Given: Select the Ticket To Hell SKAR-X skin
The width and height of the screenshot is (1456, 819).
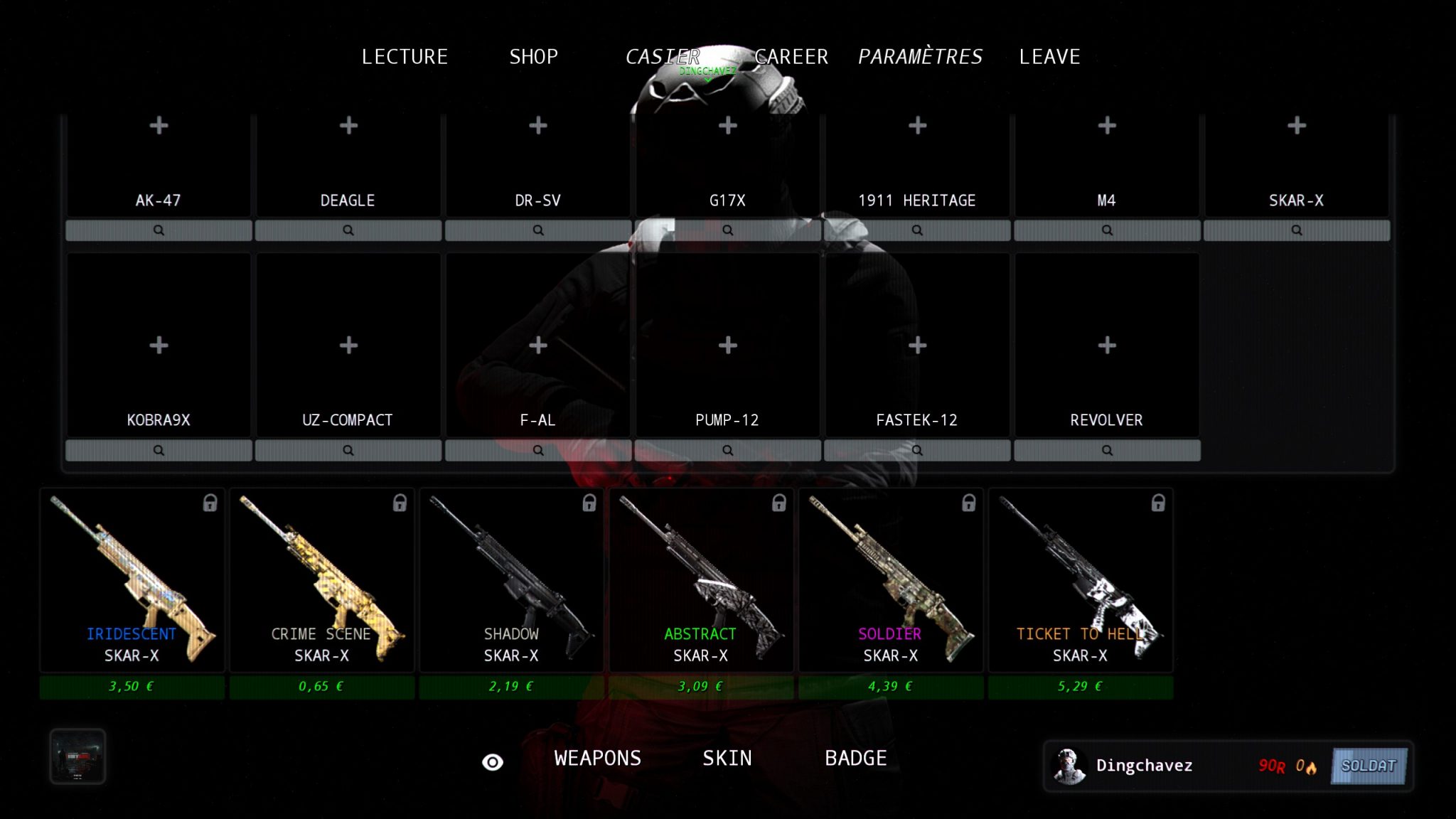Looking at the screenshot, I should point(1081,580).
